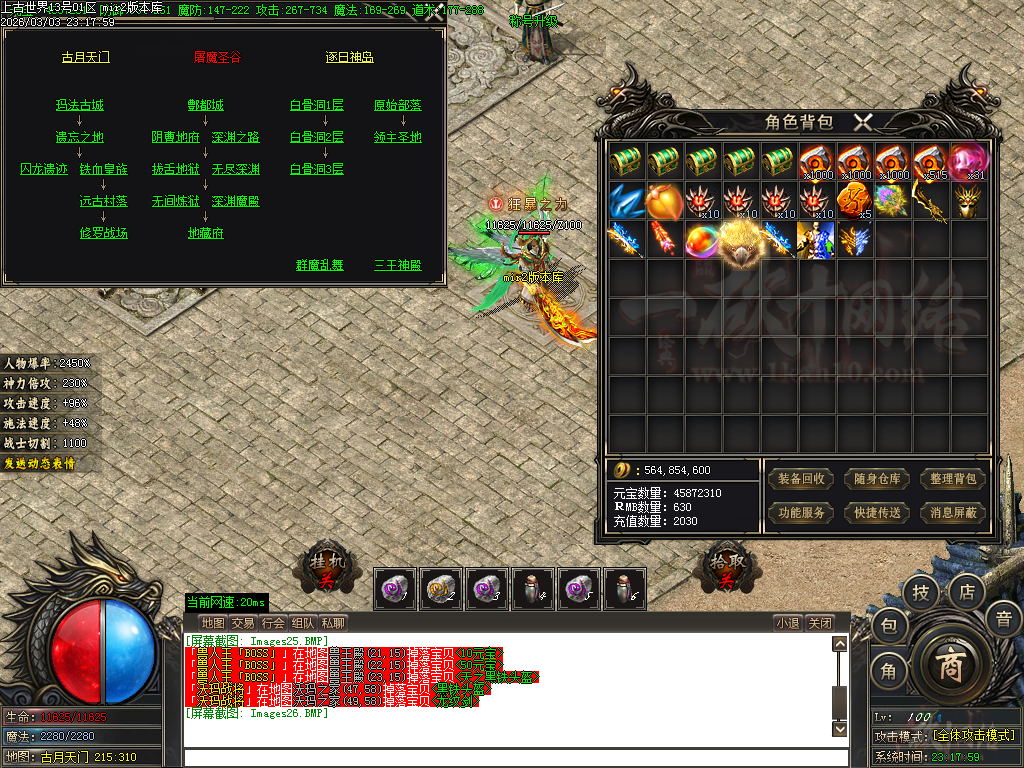This screenshot has height=768, width=1024.
Task: Switch to the 行会 guild chat tab
Action: point(273,623)
